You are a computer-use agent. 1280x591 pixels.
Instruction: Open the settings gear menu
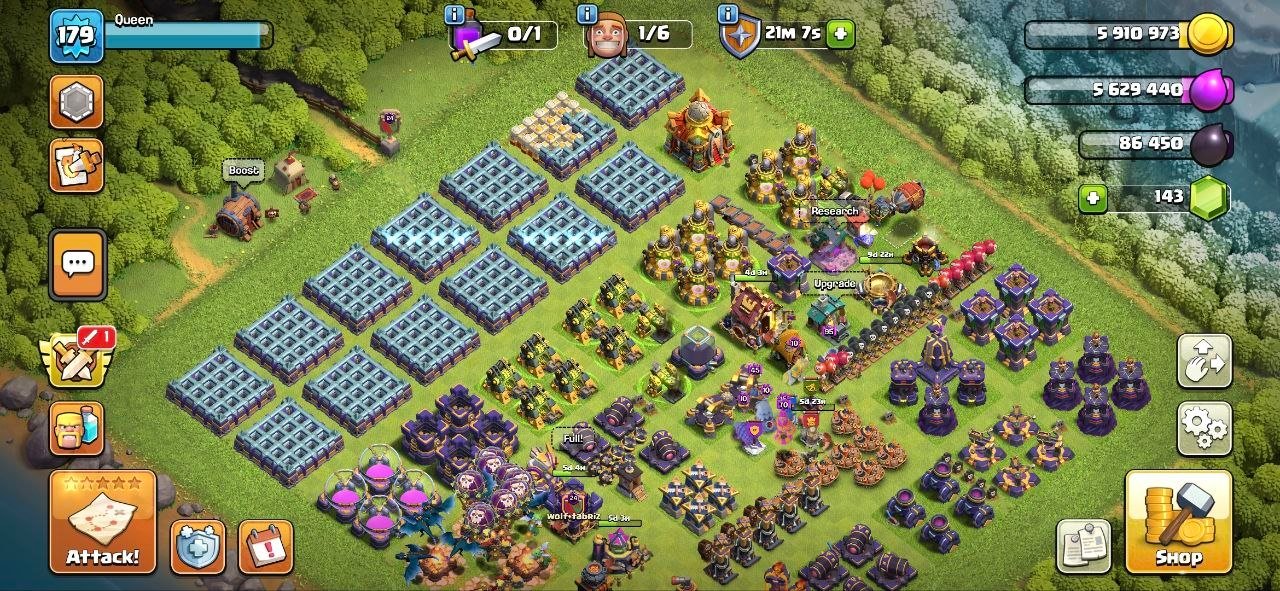(1204, 428)
